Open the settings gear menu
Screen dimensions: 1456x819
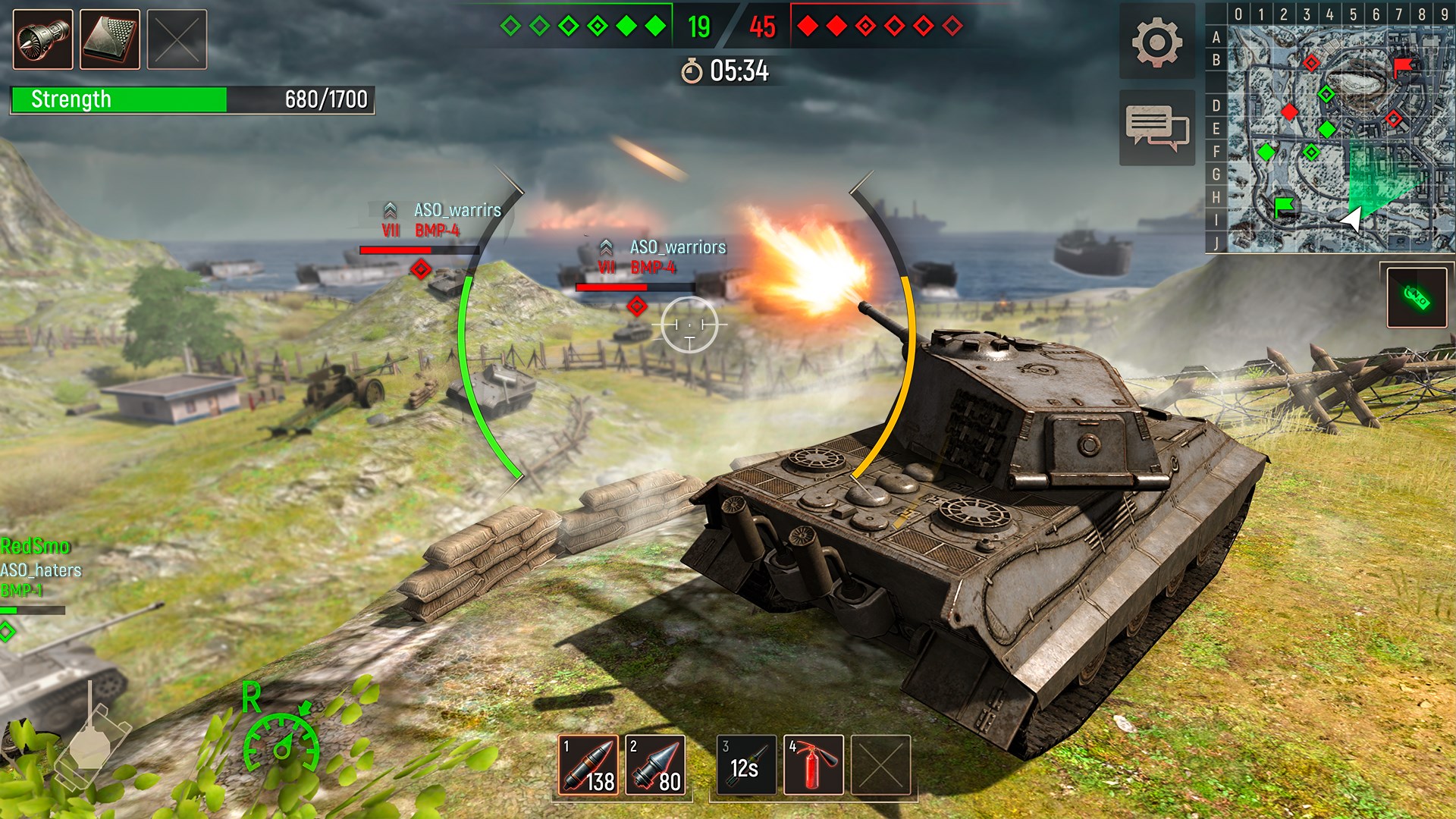(1156, 42)
